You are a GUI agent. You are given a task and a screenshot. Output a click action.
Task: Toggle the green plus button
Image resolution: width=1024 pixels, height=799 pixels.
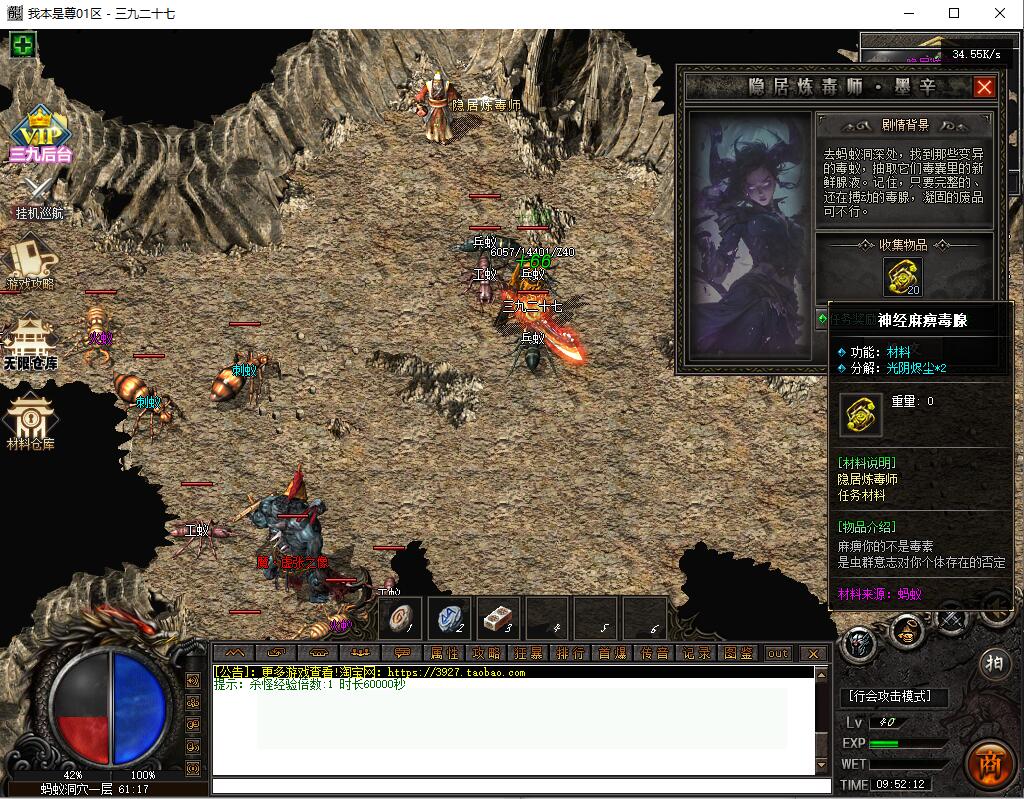click(x=23, y=45)
